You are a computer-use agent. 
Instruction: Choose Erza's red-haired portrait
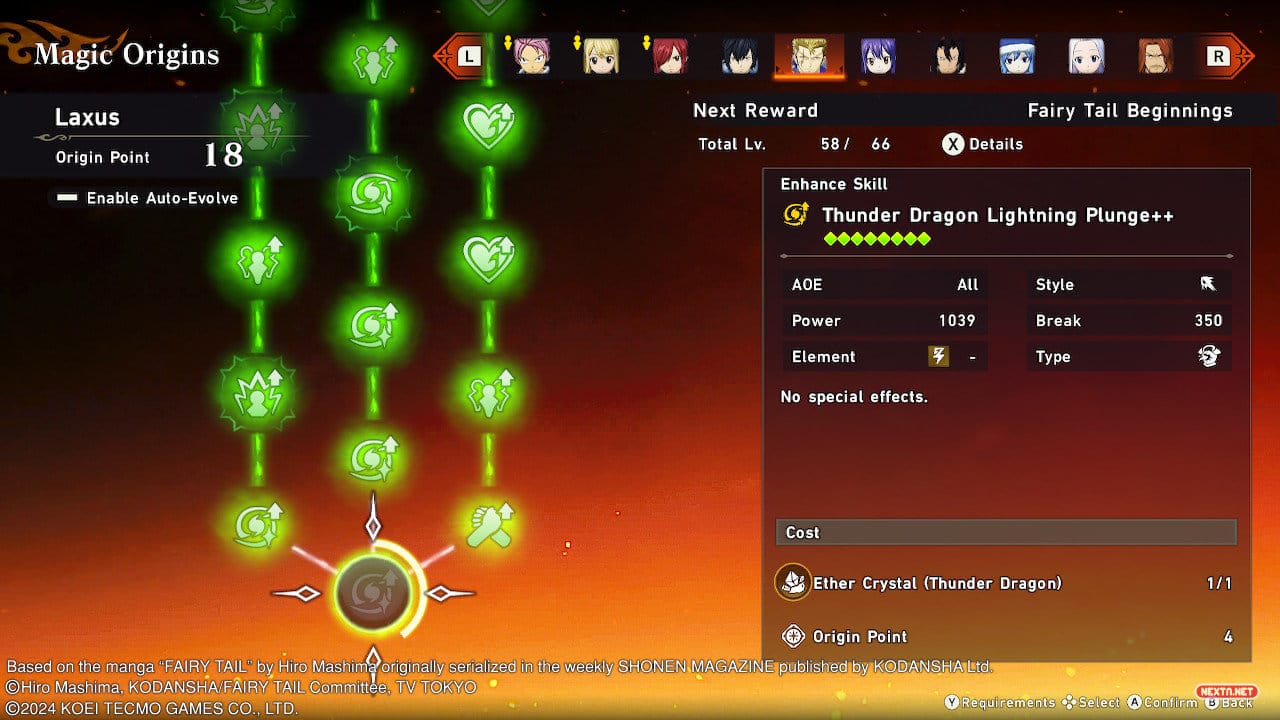670,57
